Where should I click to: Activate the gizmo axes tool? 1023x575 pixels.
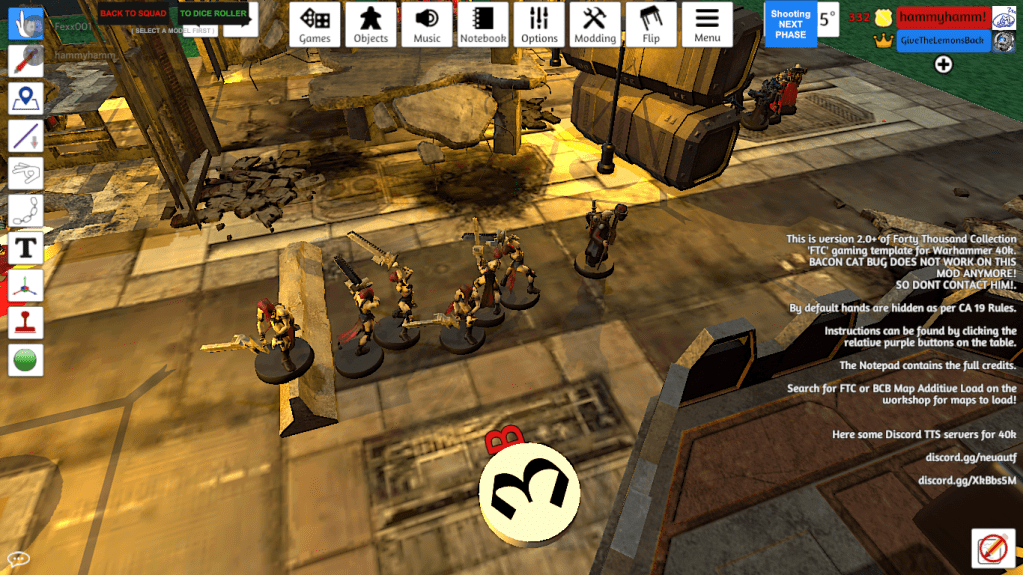[x=25, y=285]
